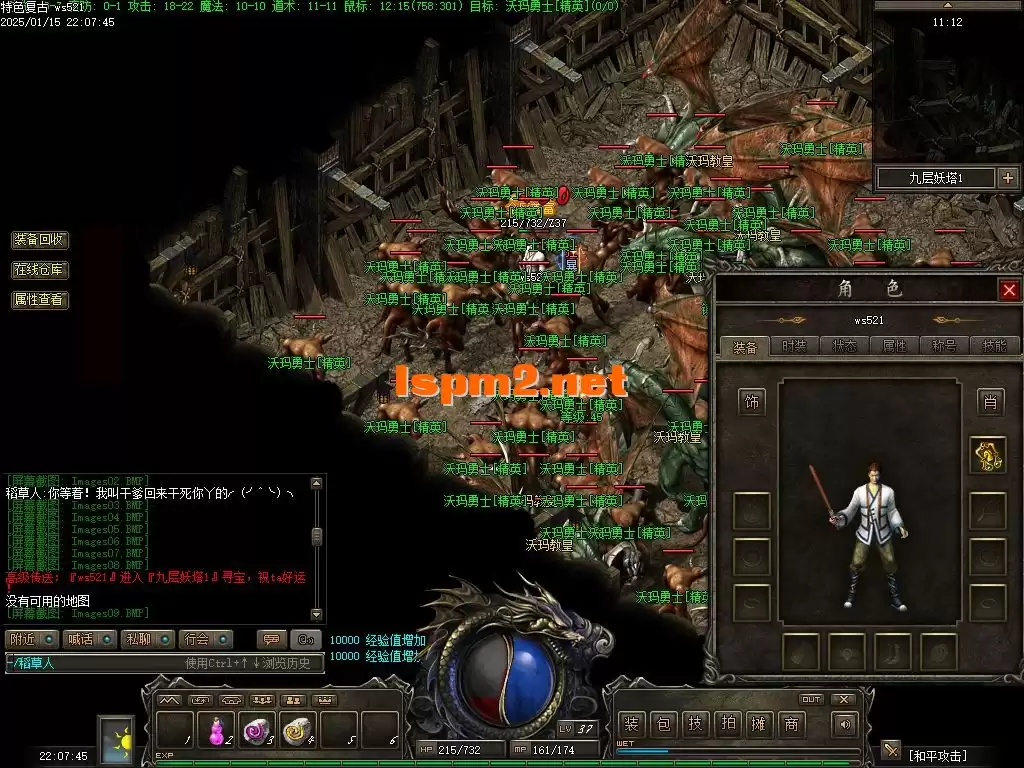
Task: Use the pink potion in hotbar slot 2
Action: 216,733
